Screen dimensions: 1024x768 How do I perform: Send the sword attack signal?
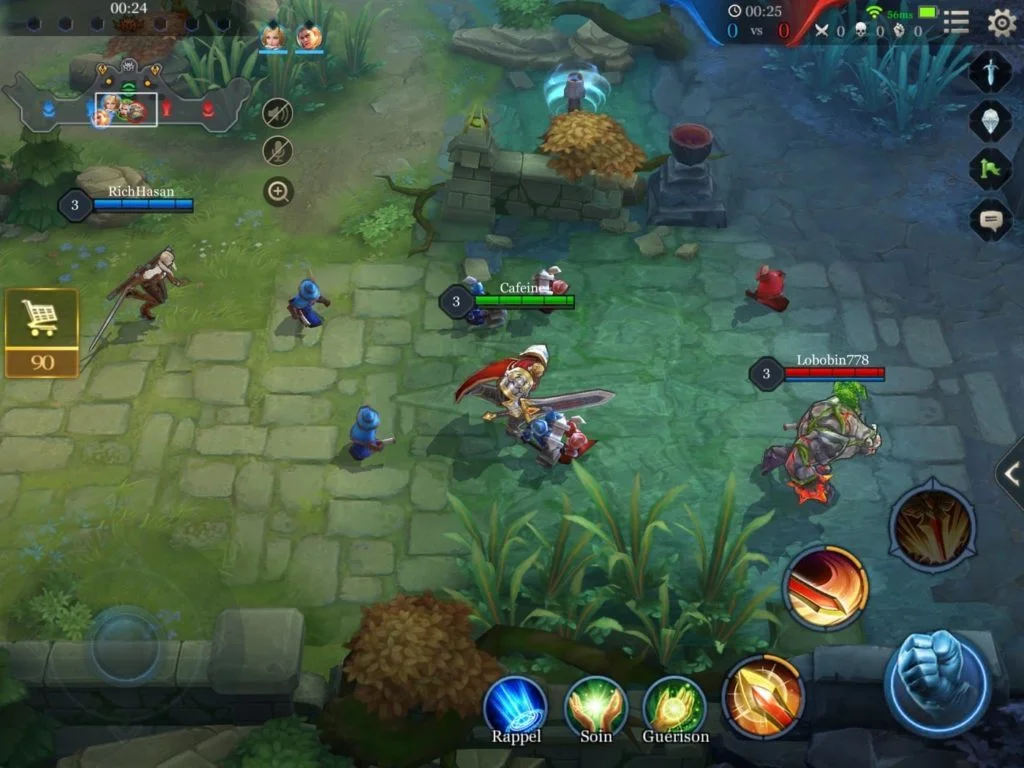point(990,72)
